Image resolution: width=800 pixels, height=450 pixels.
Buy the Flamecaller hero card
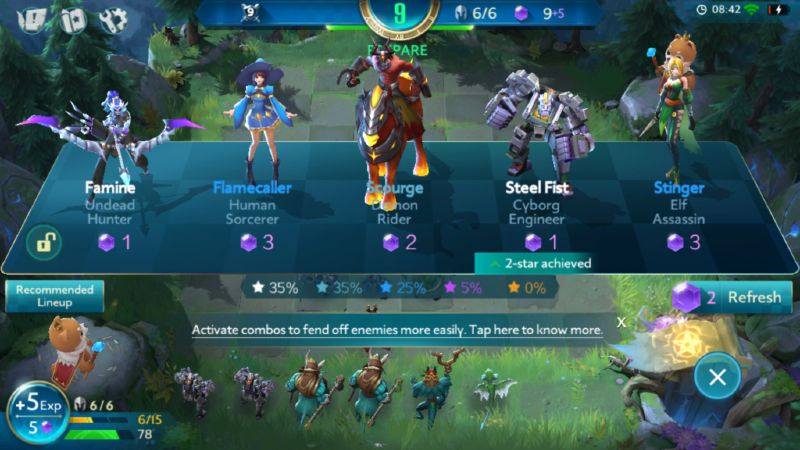[252, 200]
